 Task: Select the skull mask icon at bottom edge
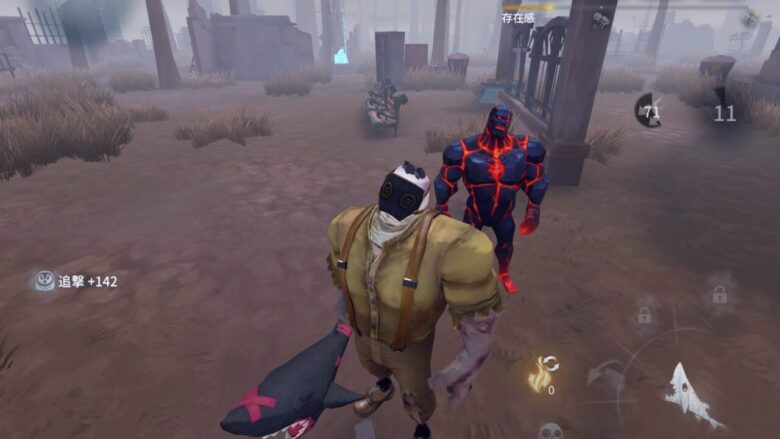pos(549,431)
